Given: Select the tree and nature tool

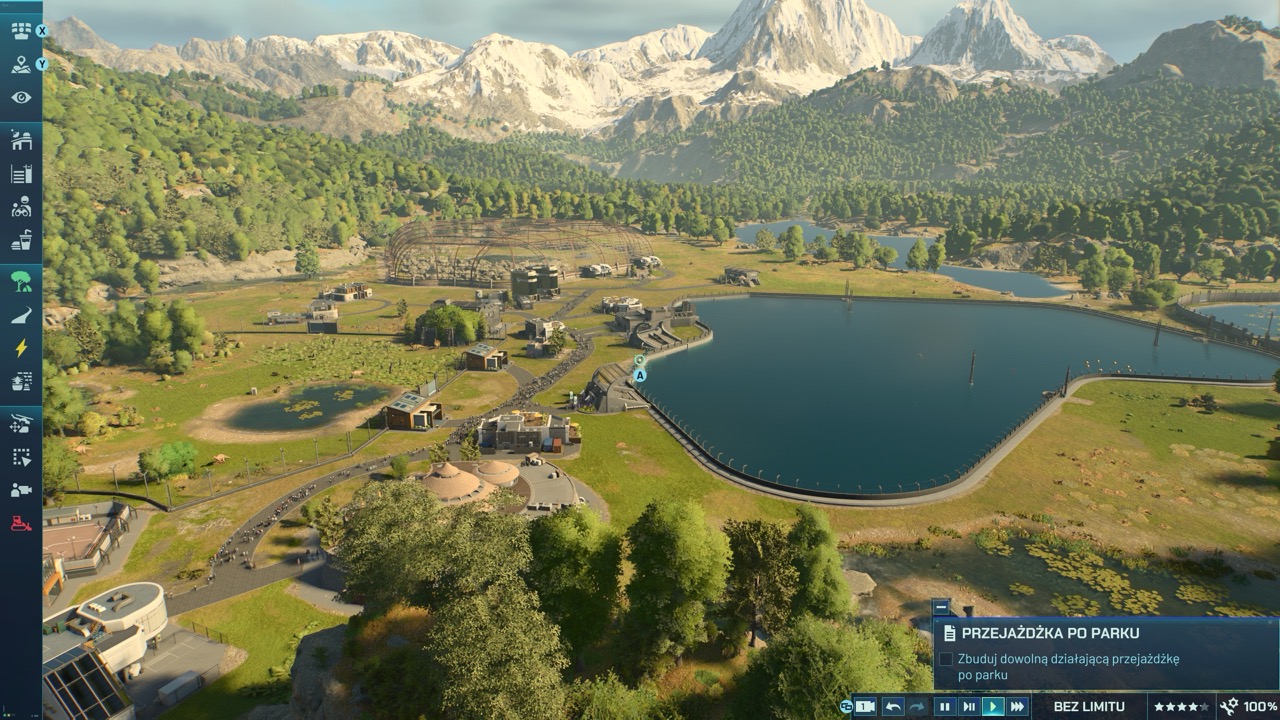Looking at the screenshot, I should tap(21, 281).
